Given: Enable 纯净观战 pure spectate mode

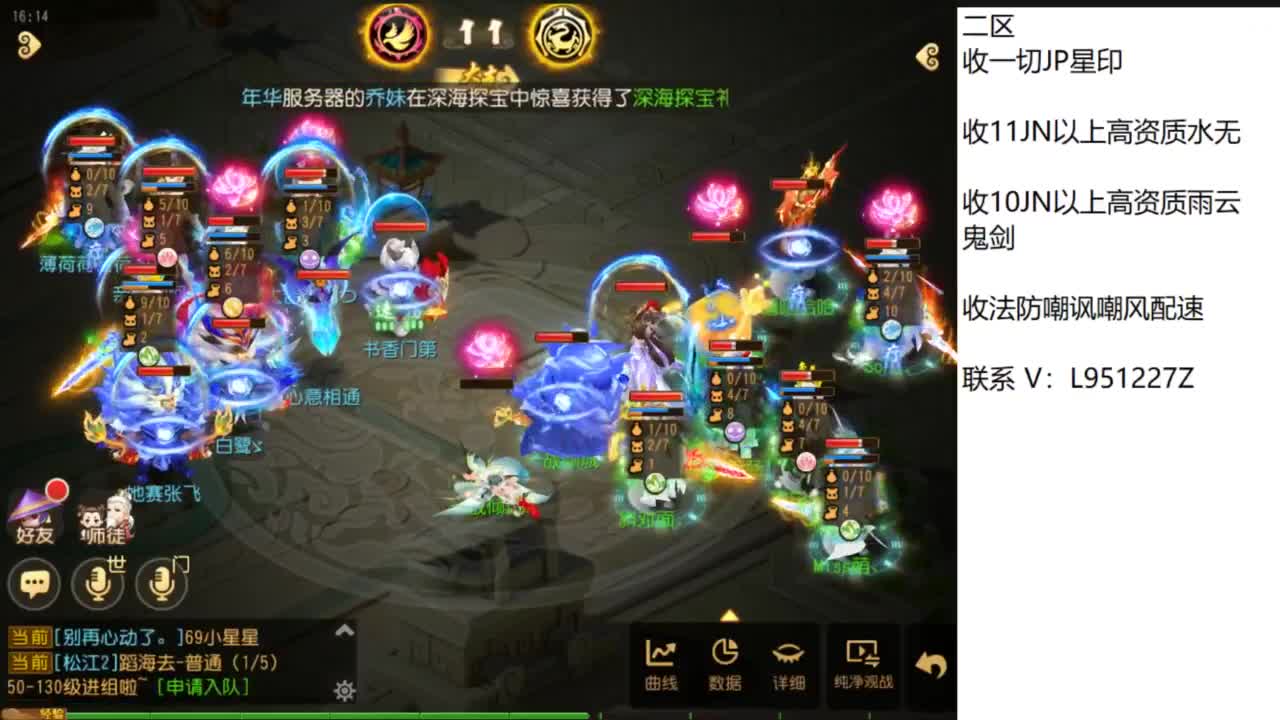Looking at the screenshot, I should (x=864, y=662).
